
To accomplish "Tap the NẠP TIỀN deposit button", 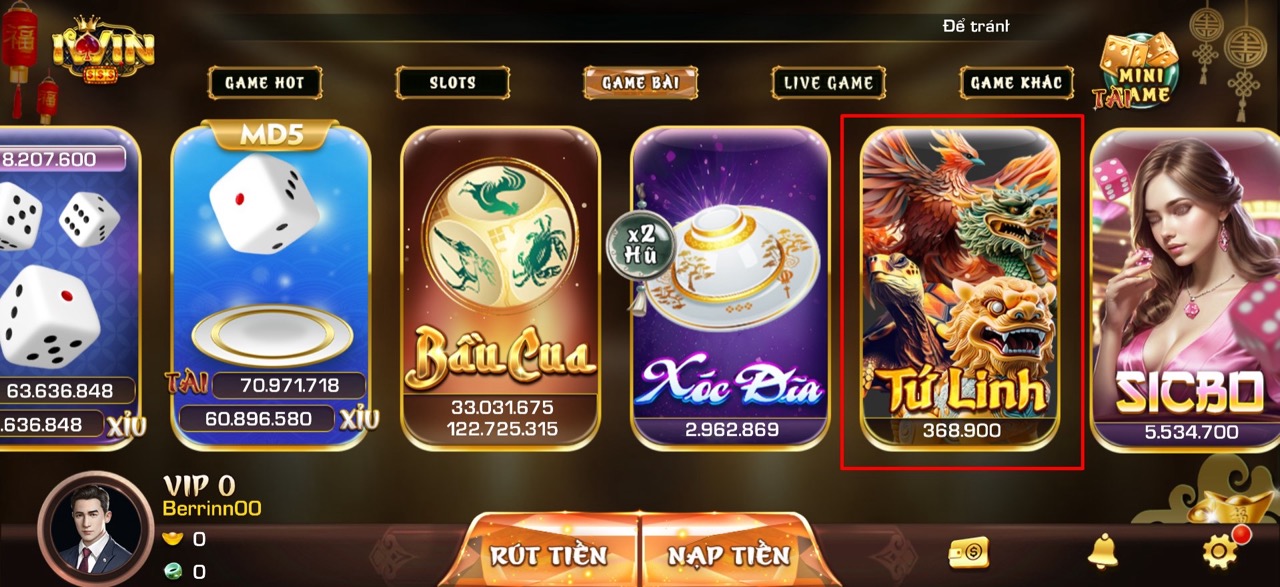I will click(x=728, y=554).
